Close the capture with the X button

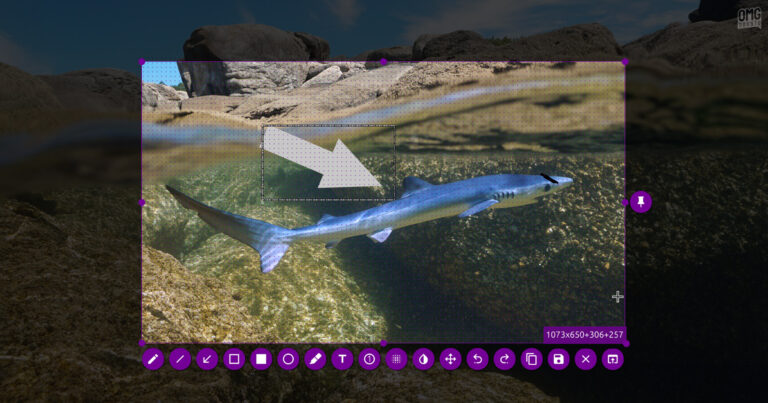pos(586,359)
